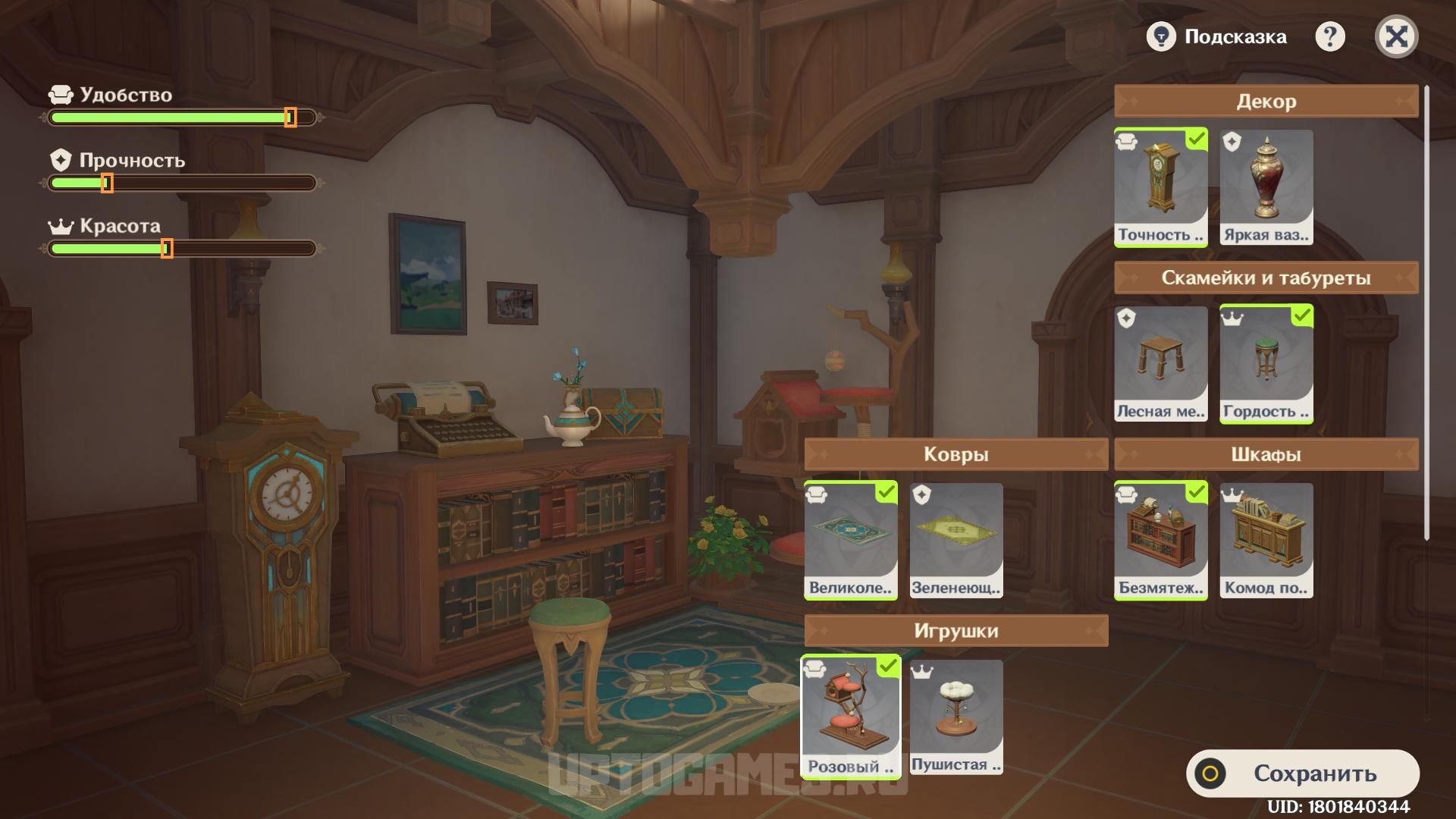Select the Точность grandfather clock decor
The width and height of the screenshot is (1456, 819).
1160,187
